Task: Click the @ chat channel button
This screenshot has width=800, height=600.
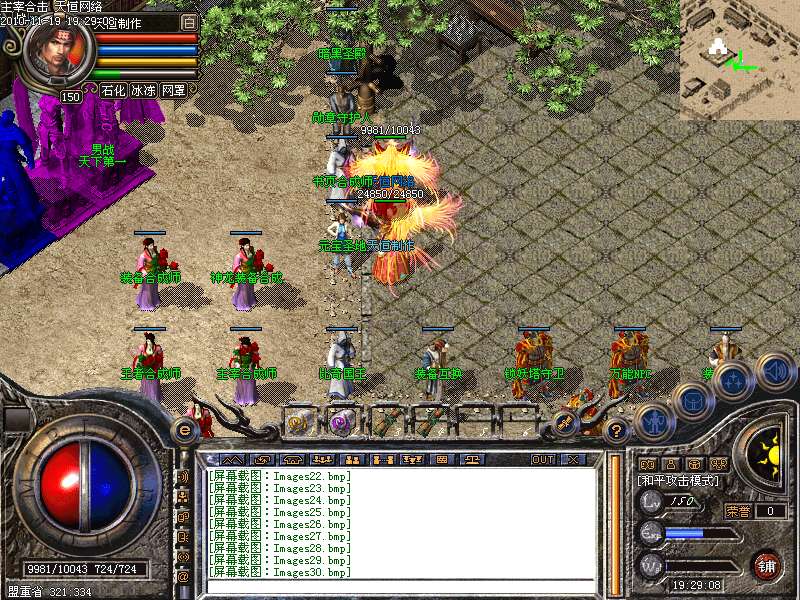Action: pos(183,576)
